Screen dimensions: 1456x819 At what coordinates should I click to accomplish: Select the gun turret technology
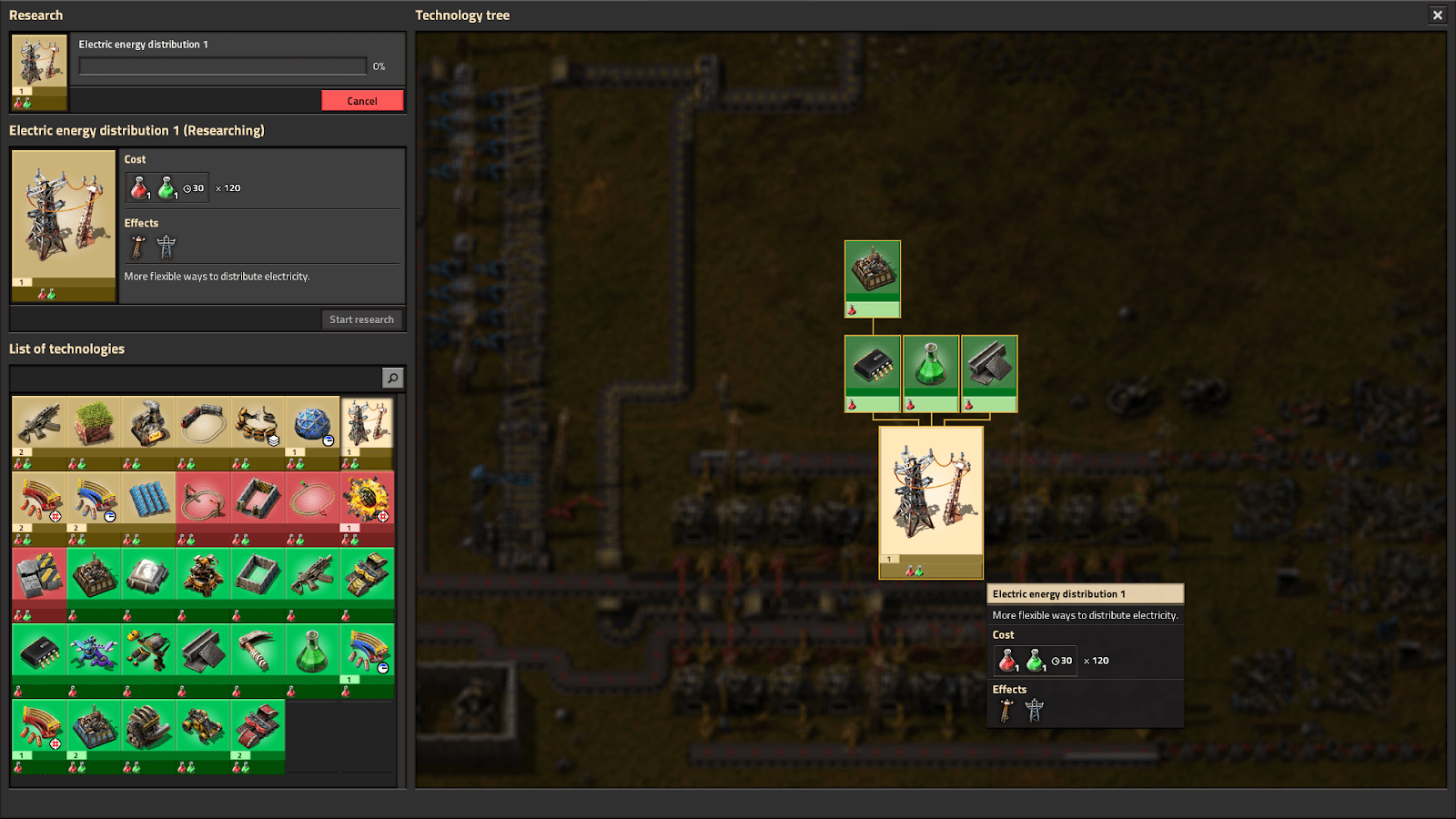(x=204, y=573)
